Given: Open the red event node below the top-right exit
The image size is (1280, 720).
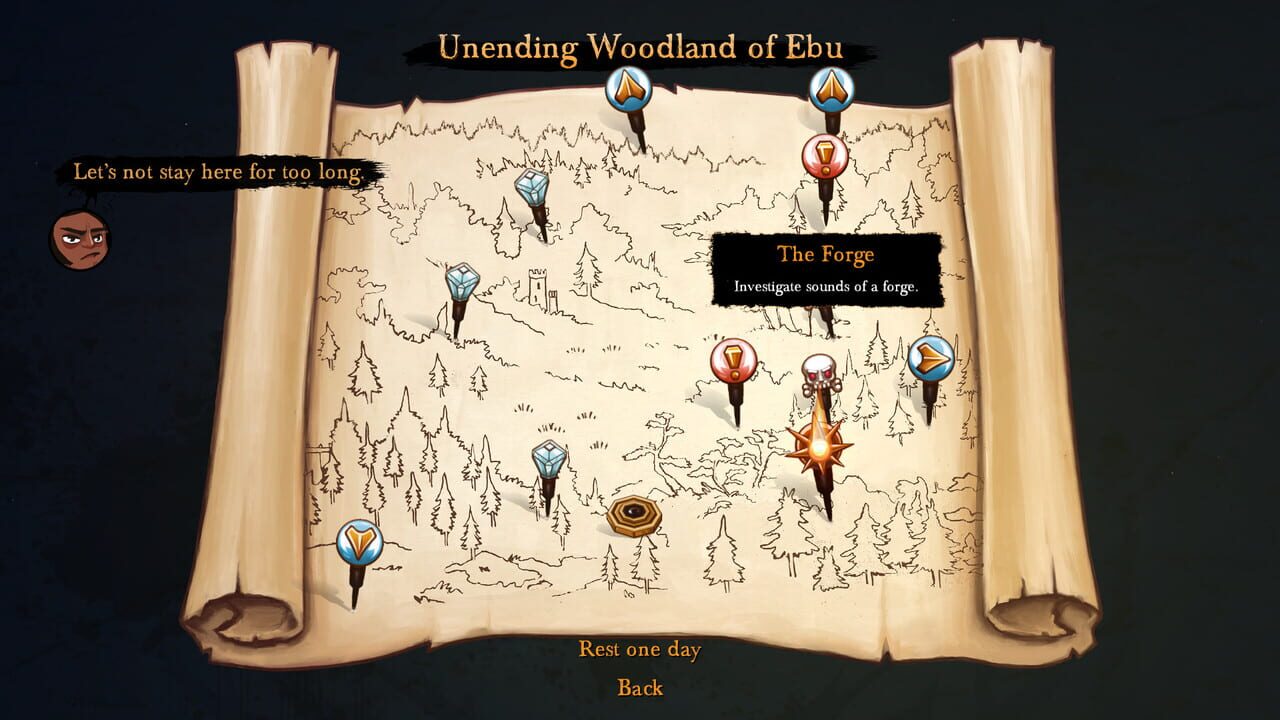Looking at the screenshot, I should 828,154.
